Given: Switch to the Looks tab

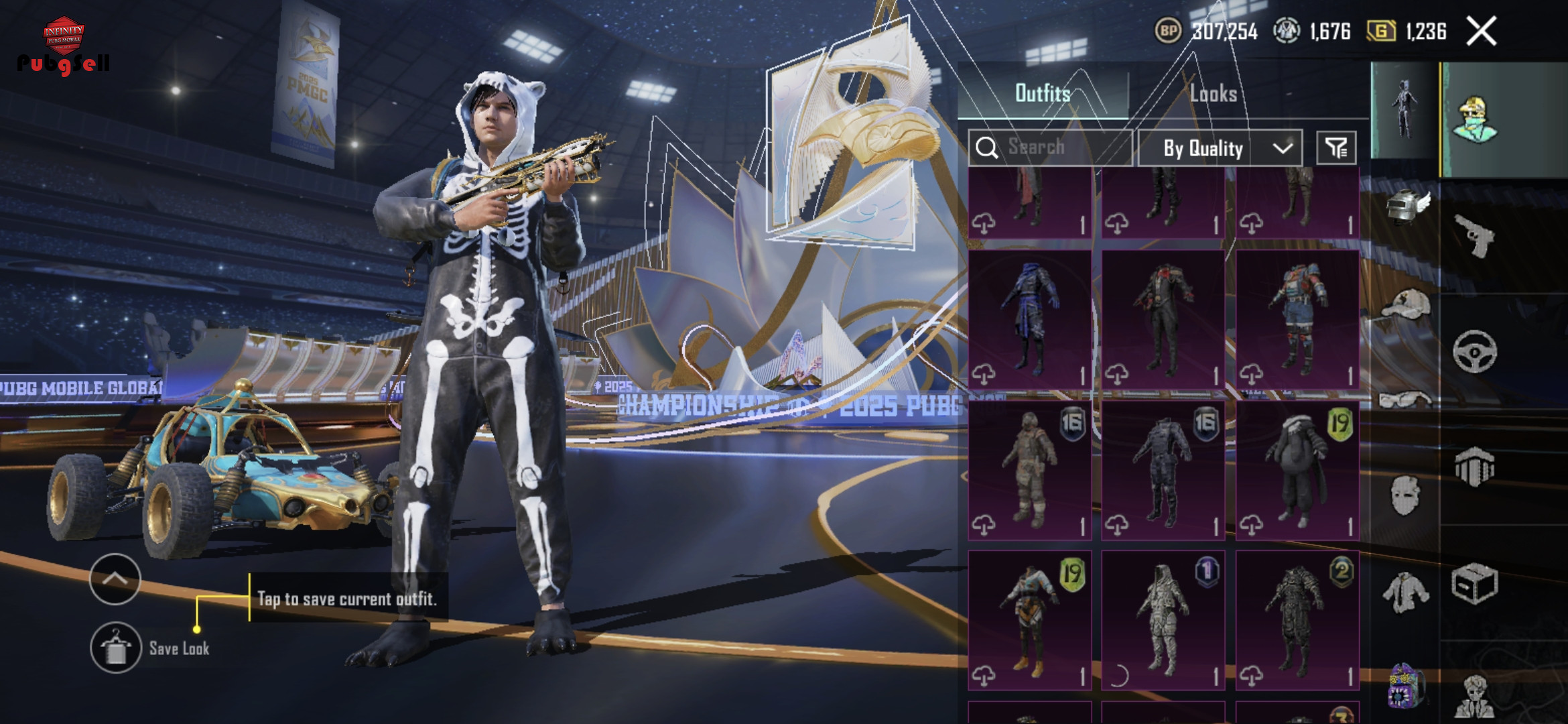Looking at the screenshot, I should tap(1213, 94).
